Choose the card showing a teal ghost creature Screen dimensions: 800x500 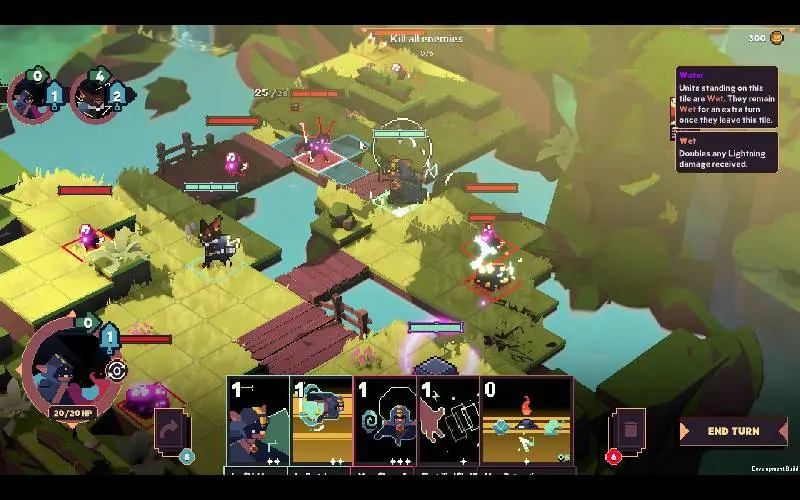(x=321, y=421)
